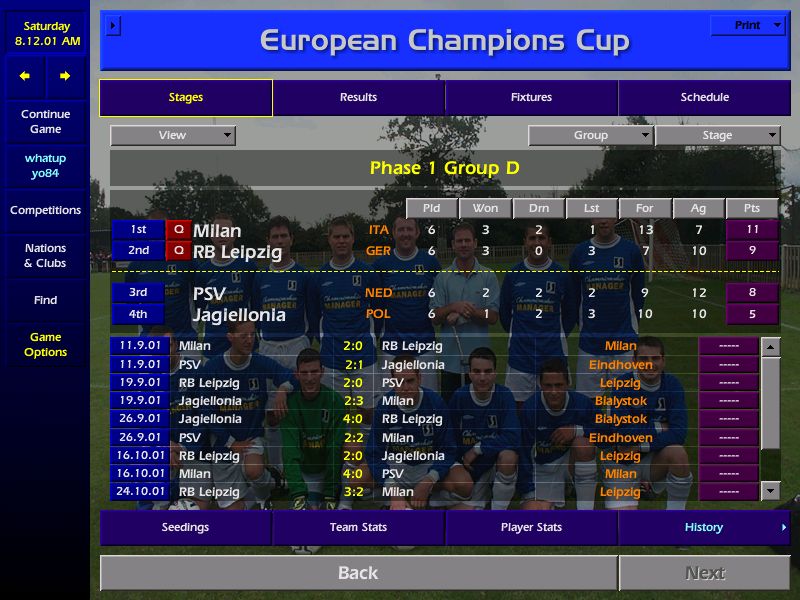Open Nations & Clubs screen
800x600 pixels.
[x=45, y=255]
